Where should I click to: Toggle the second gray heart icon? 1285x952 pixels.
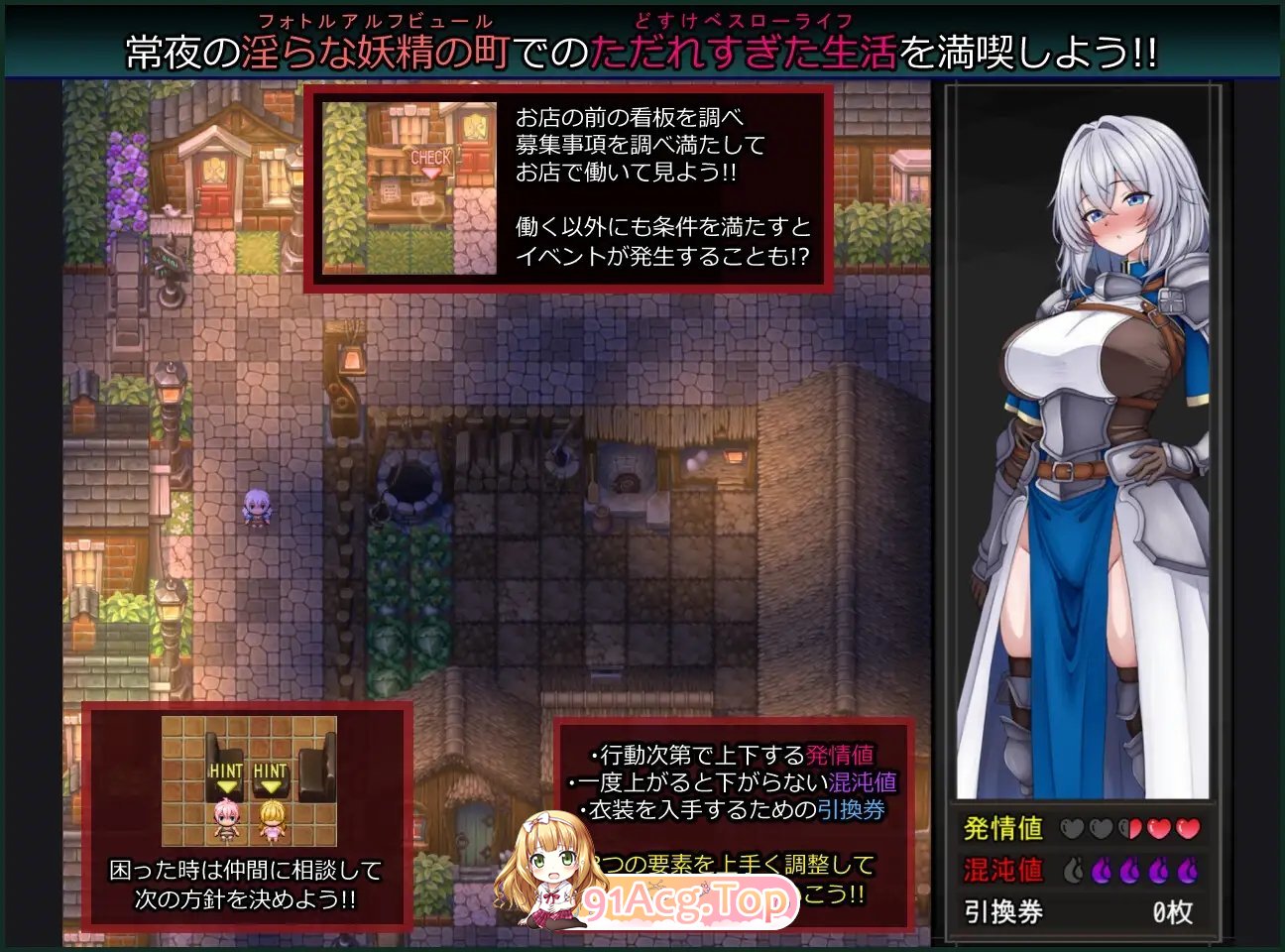click(x=1101, y=829)
